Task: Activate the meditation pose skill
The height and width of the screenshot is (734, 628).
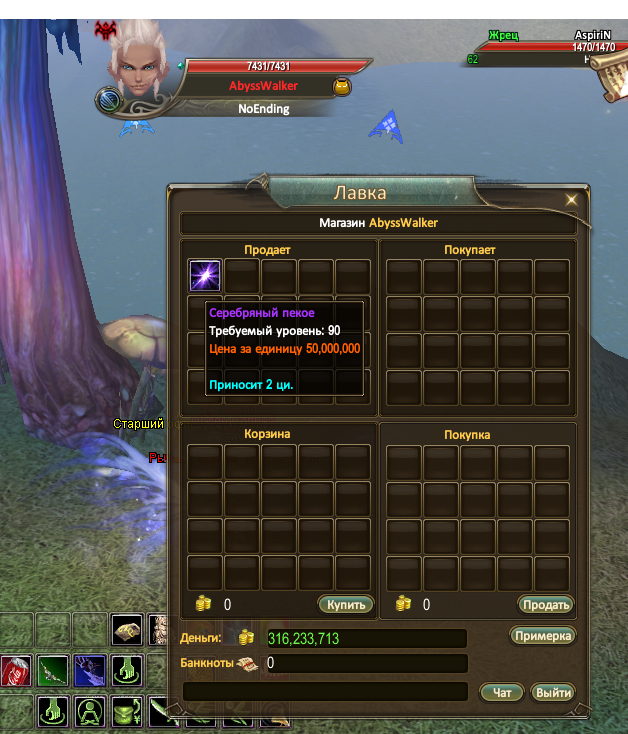Action: tap(91, 712)
